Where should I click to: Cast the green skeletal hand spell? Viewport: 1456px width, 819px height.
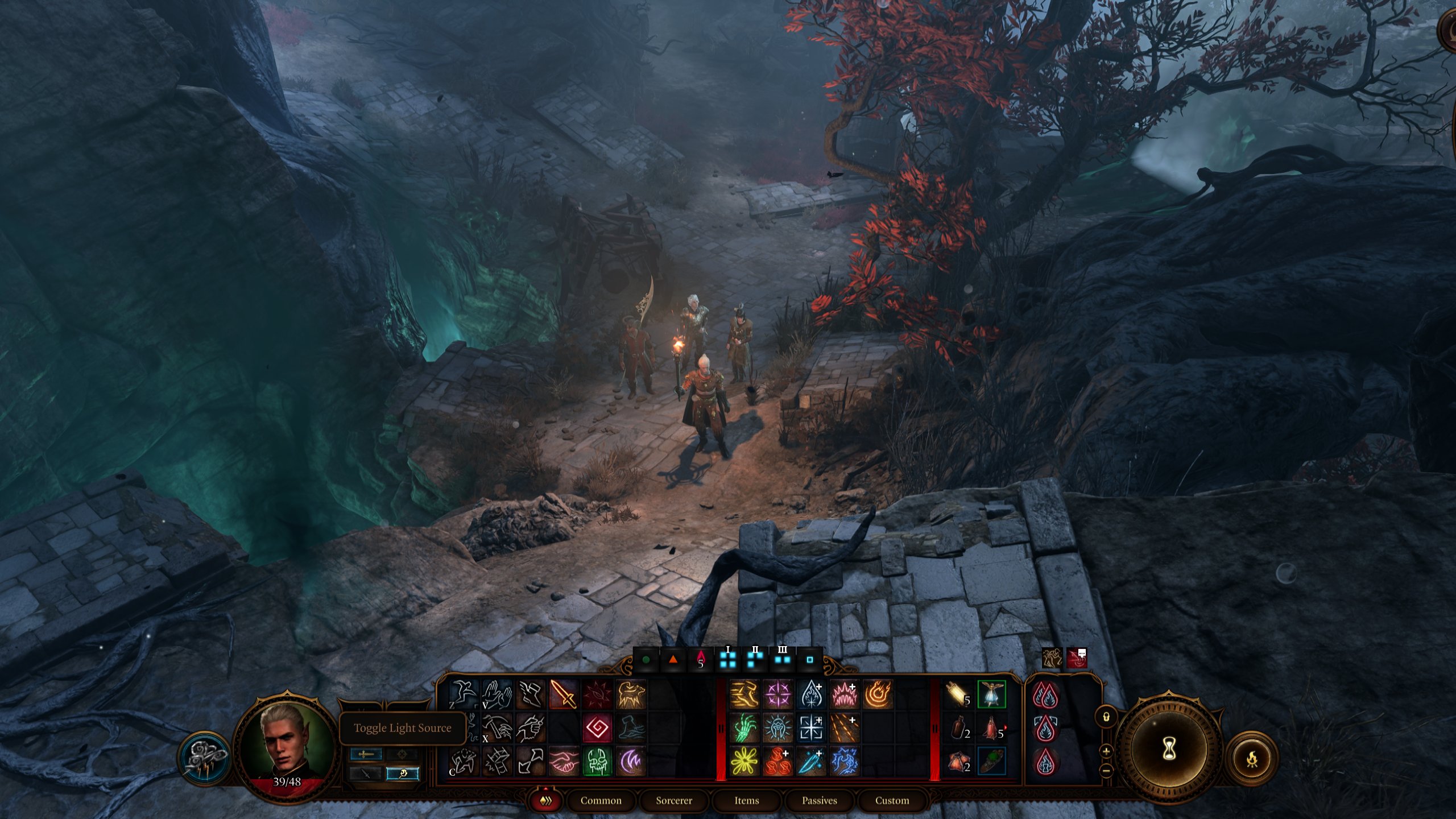[744, 728]
